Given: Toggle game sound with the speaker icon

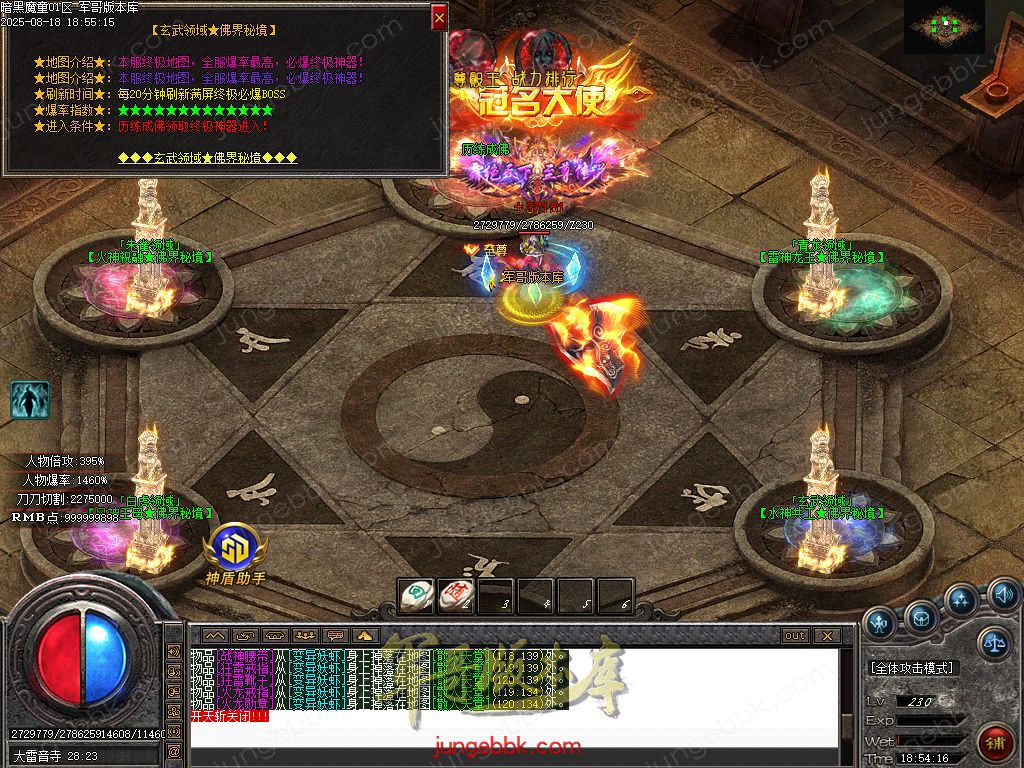Looking at the screenshot, I should 1004,597.
